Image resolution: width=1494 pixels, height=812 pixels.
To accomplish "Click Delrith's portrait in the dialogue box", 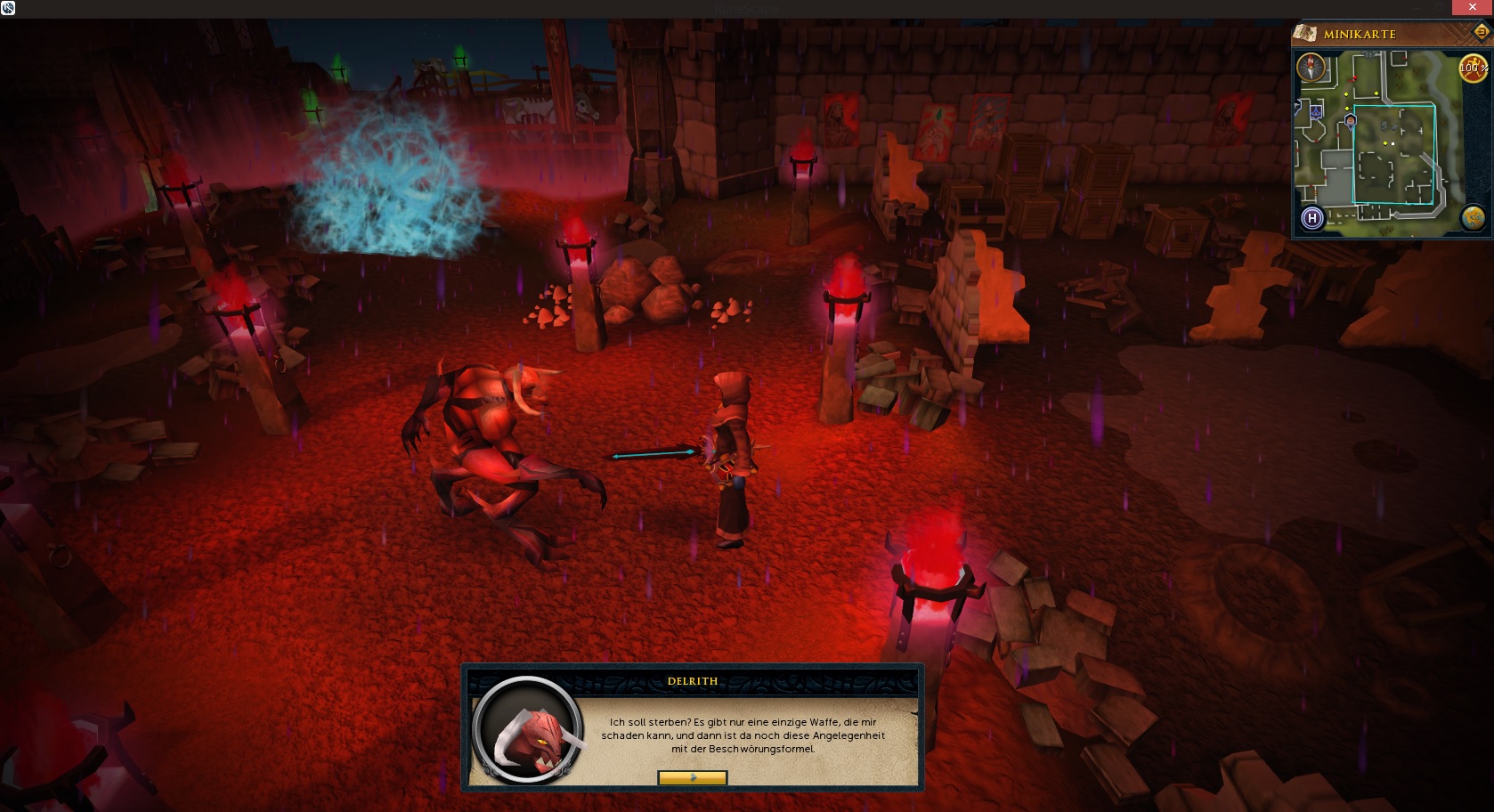I will [x=527, y=729].
